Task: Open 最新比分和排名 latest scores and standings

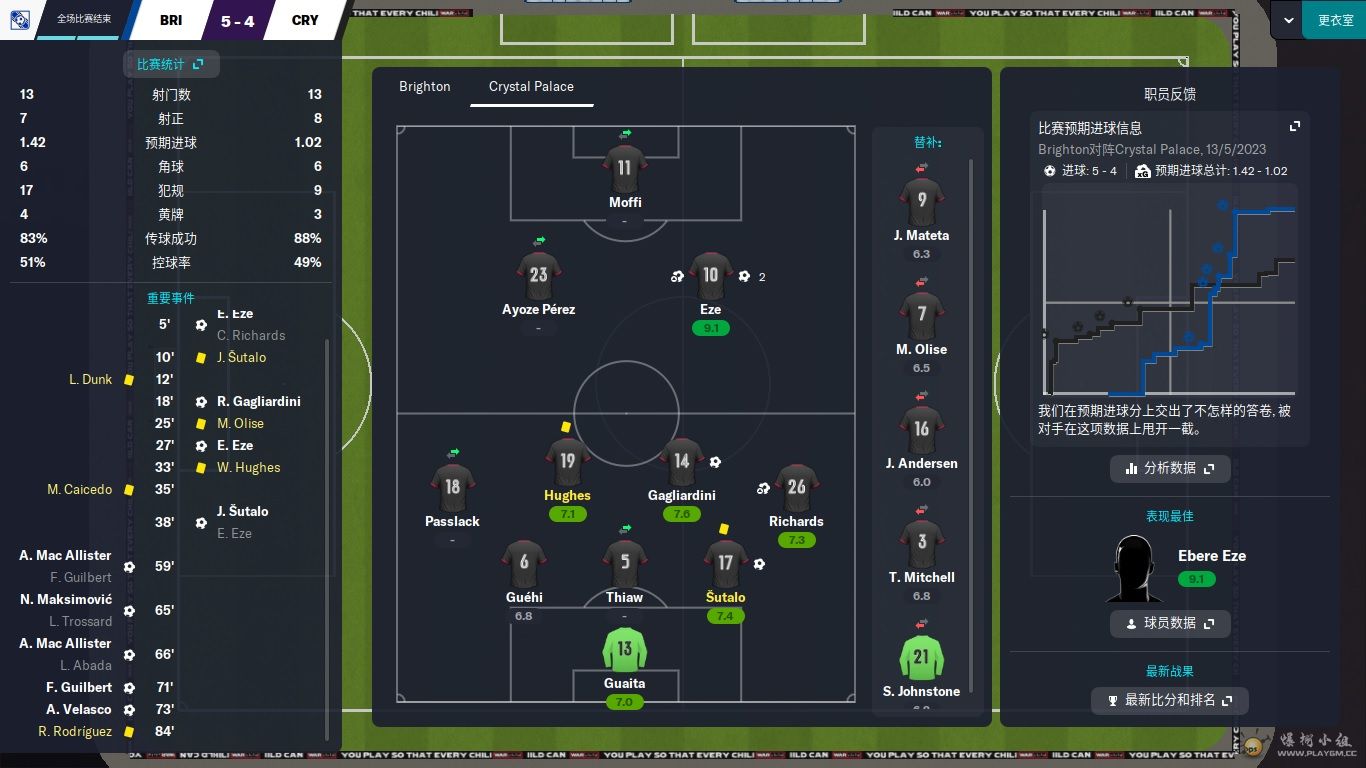Action: tap(1169, 700)
